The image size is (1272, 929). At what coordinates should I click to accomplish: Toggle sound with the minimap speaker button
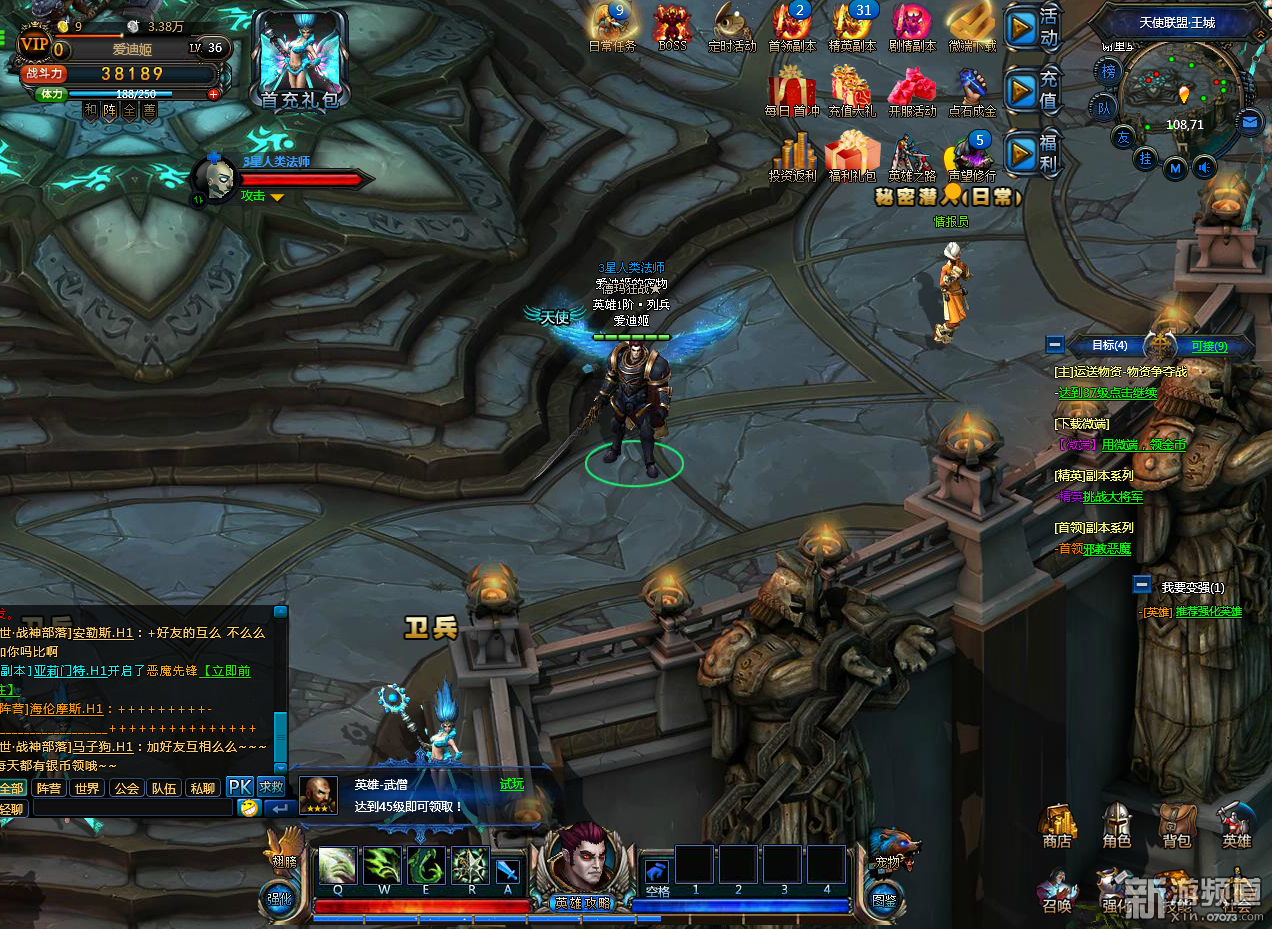pyautogui.click(x=1205, y=167)
